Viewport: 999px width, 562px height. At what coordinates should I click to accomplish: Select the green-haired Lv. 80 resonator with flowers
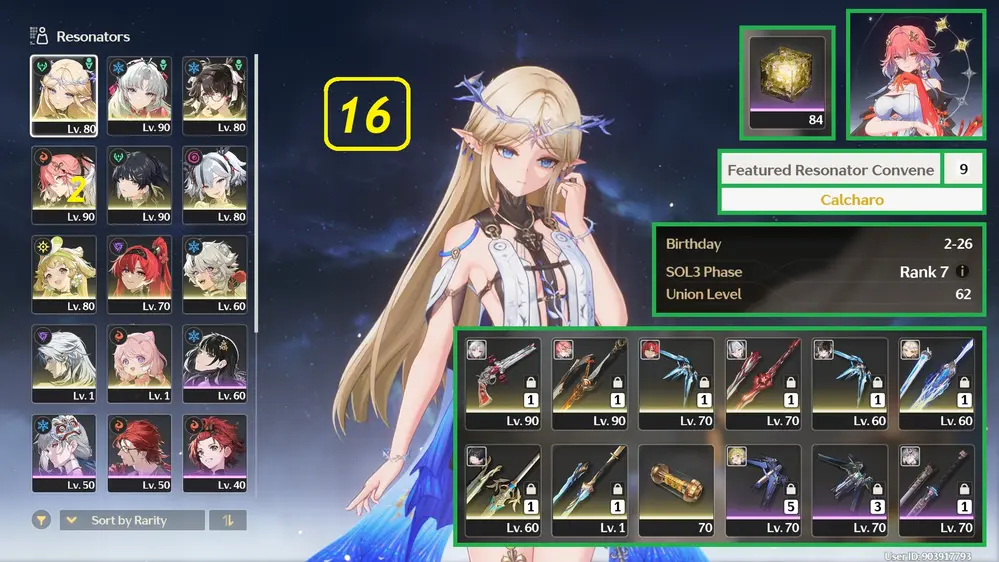(64, 274)
